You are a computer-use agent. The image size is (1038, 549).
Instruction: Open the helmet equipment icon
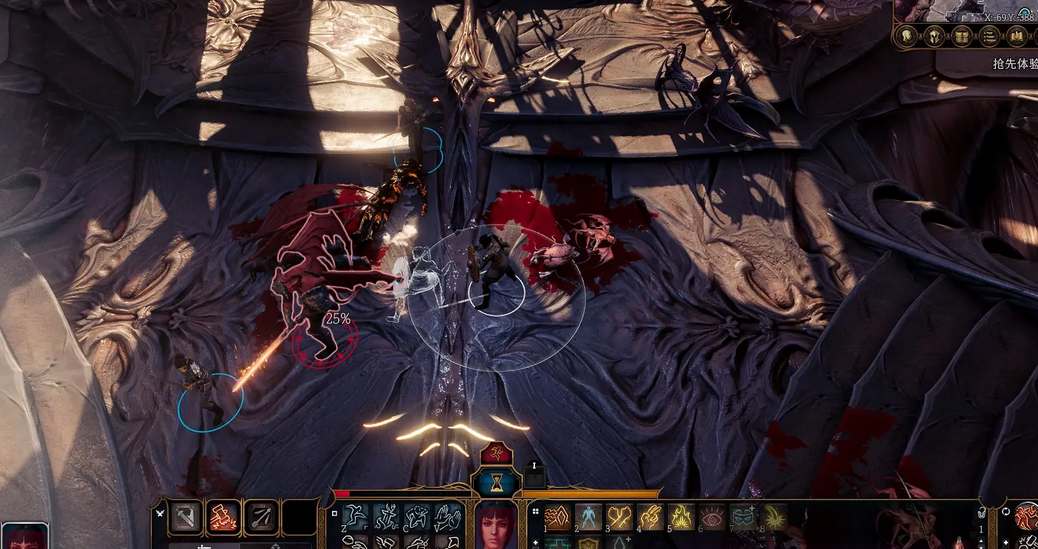[x=935, y=37]
